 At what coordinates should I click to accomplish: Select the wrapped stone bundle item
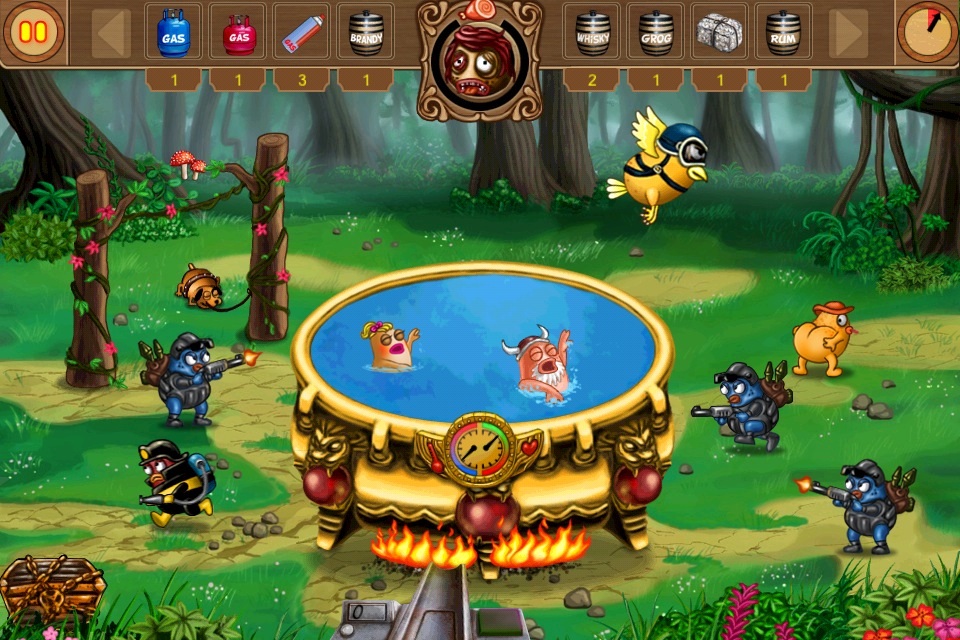point(719,34)
